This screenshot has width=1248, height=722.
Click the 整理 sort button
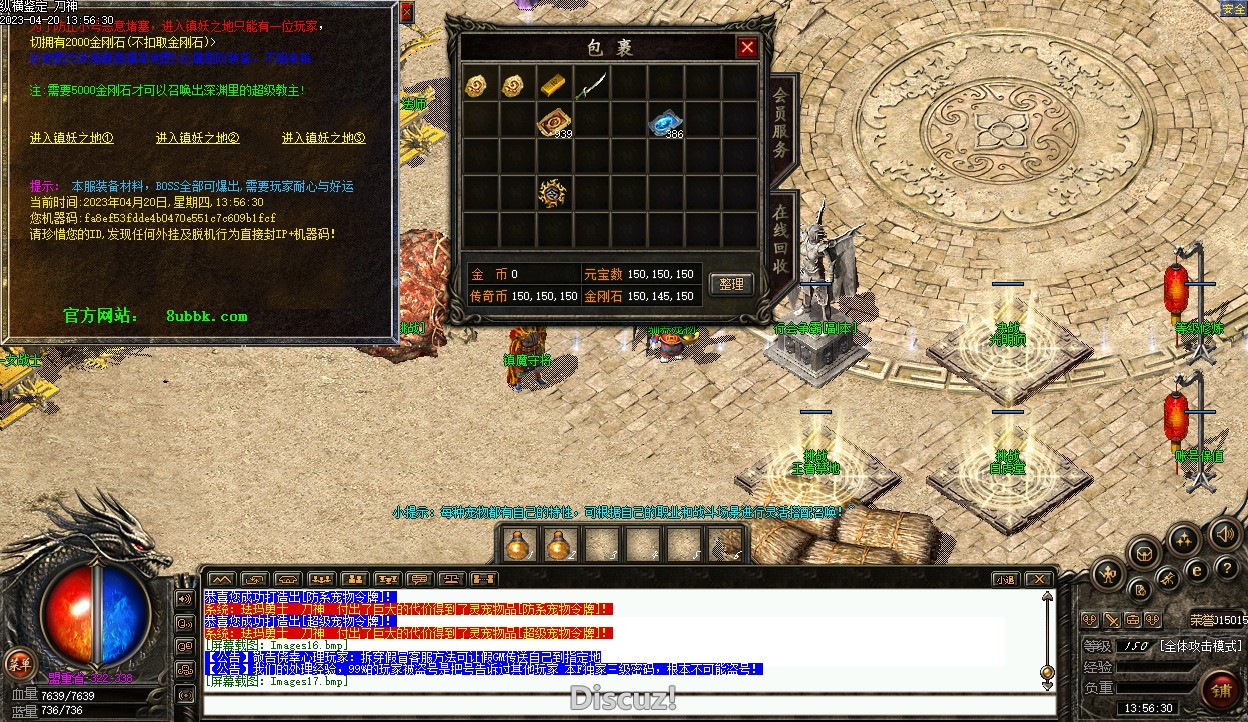click(x=731, y=284)
